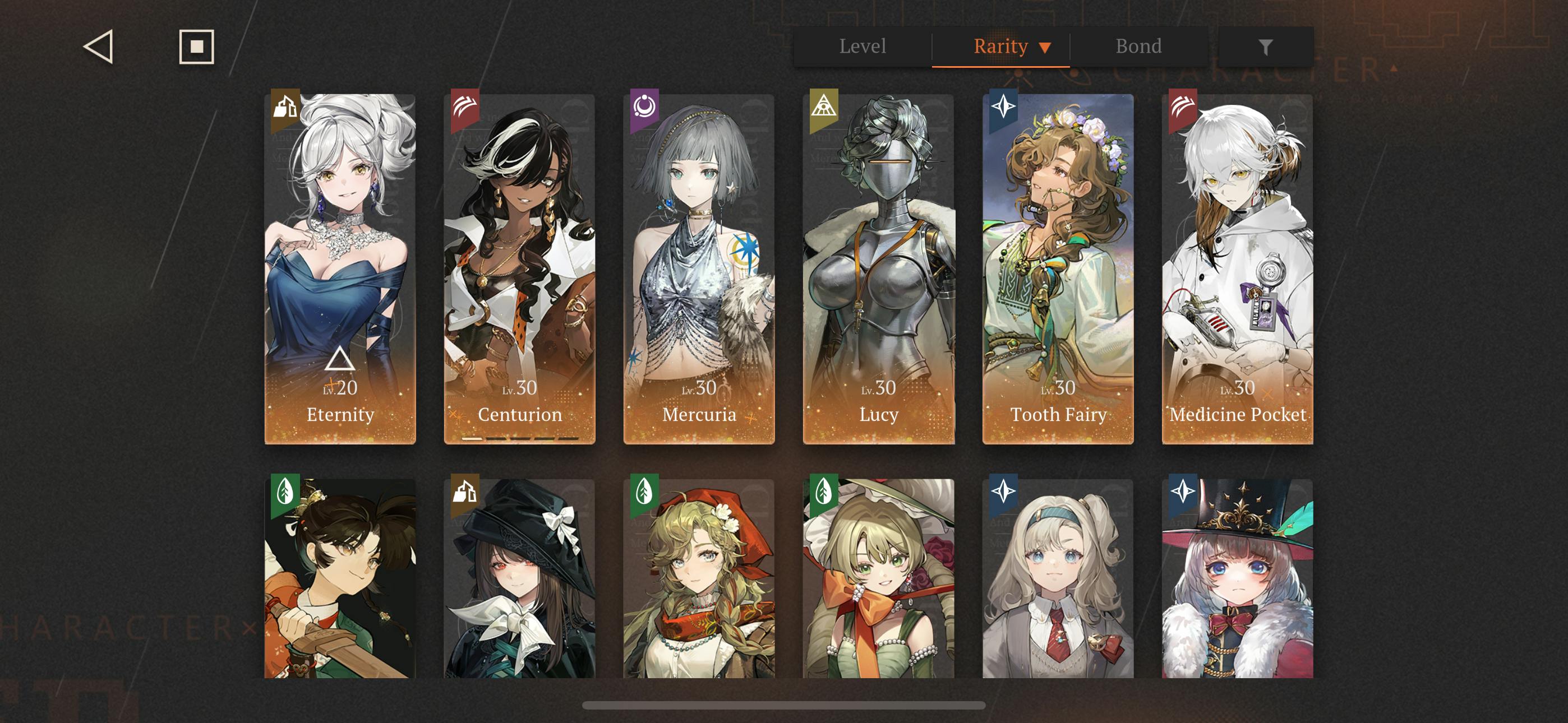Select the character with red headscarf
This screenshot has height=723, width=1568.
[x=699, y=578]
